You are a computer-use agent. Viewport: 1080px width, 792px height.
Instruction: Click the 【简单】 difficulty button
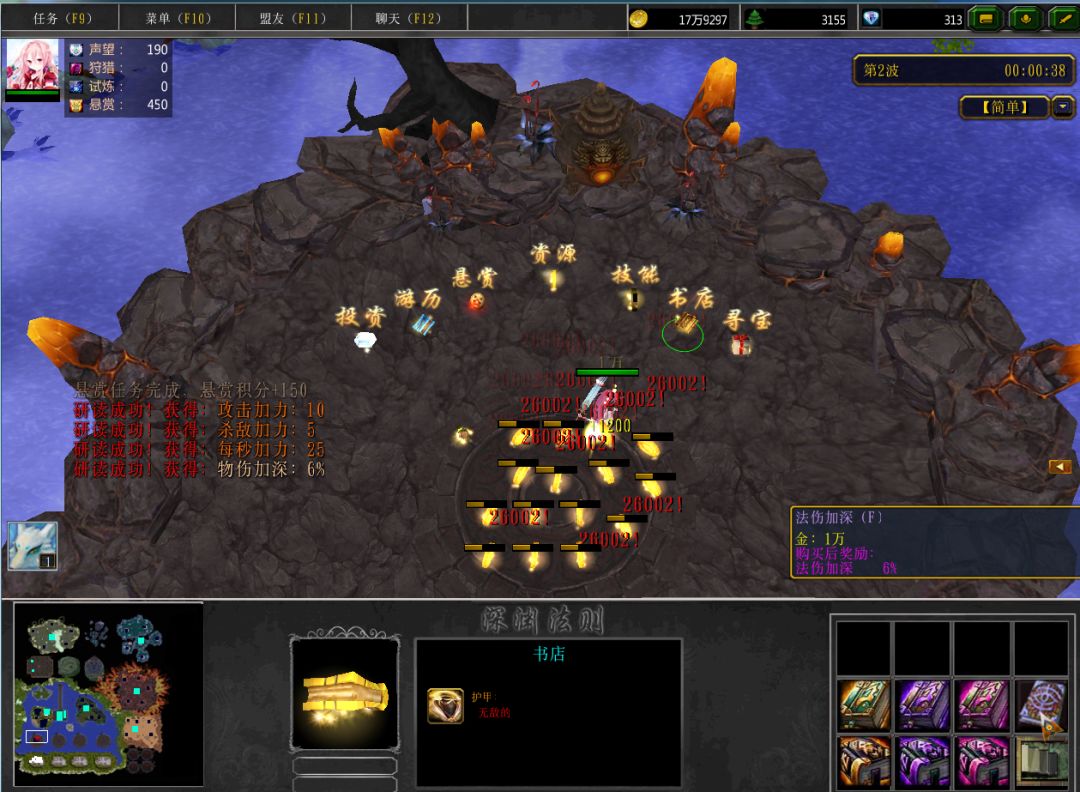pos(1003,107)
